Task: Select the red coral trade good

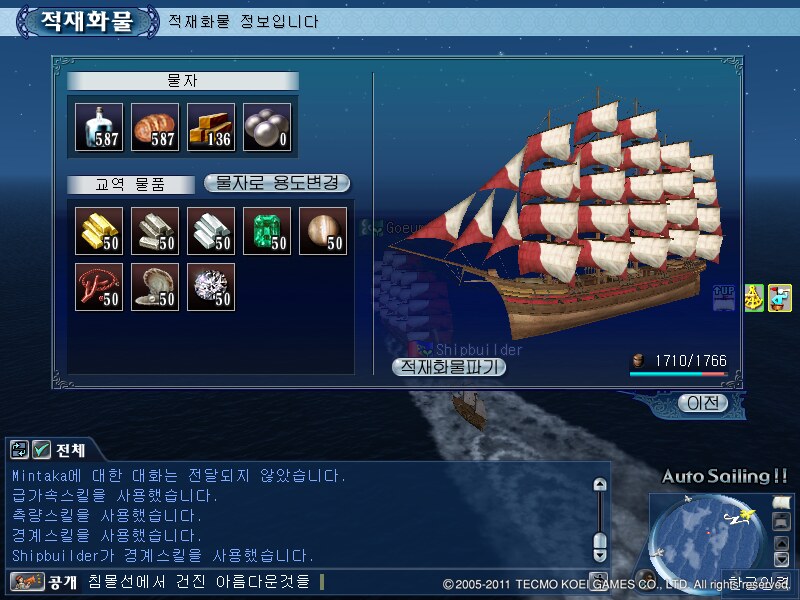Action: 99,287
